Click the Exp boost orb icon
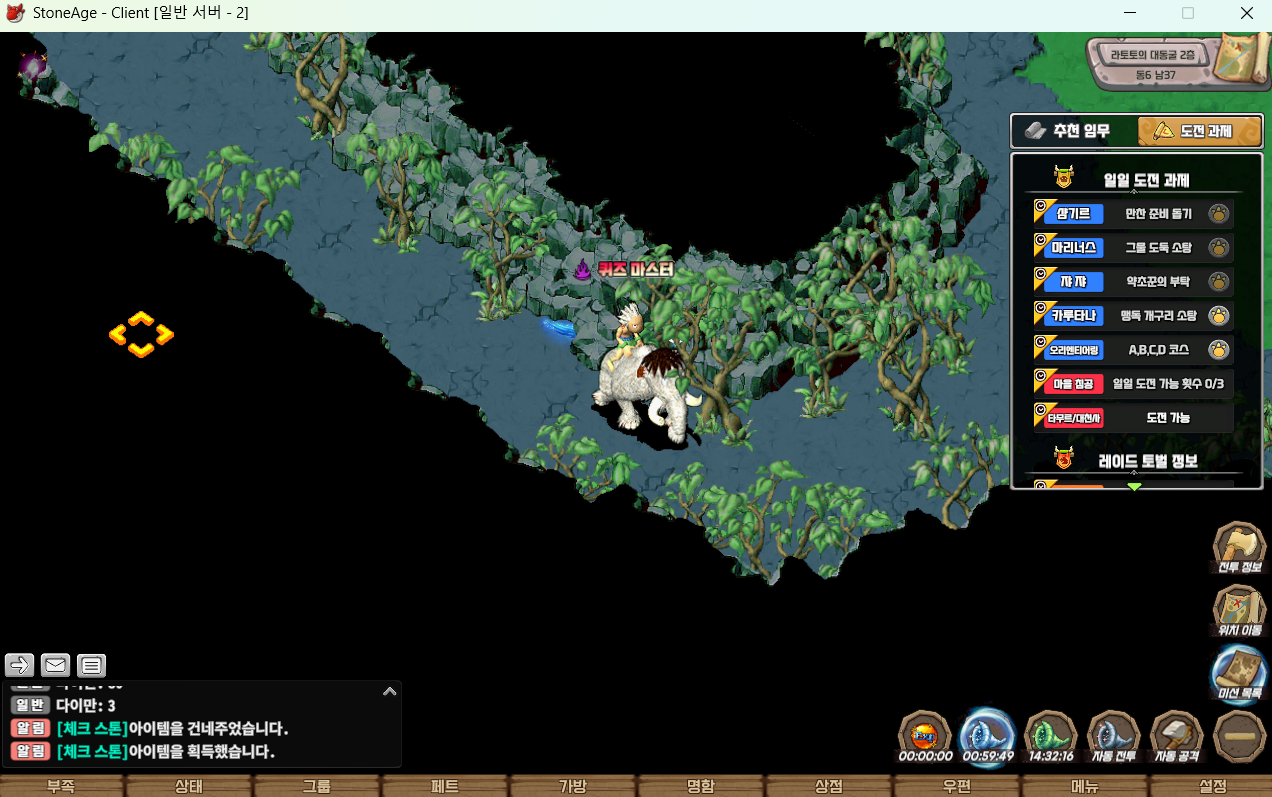 point(925,735)
